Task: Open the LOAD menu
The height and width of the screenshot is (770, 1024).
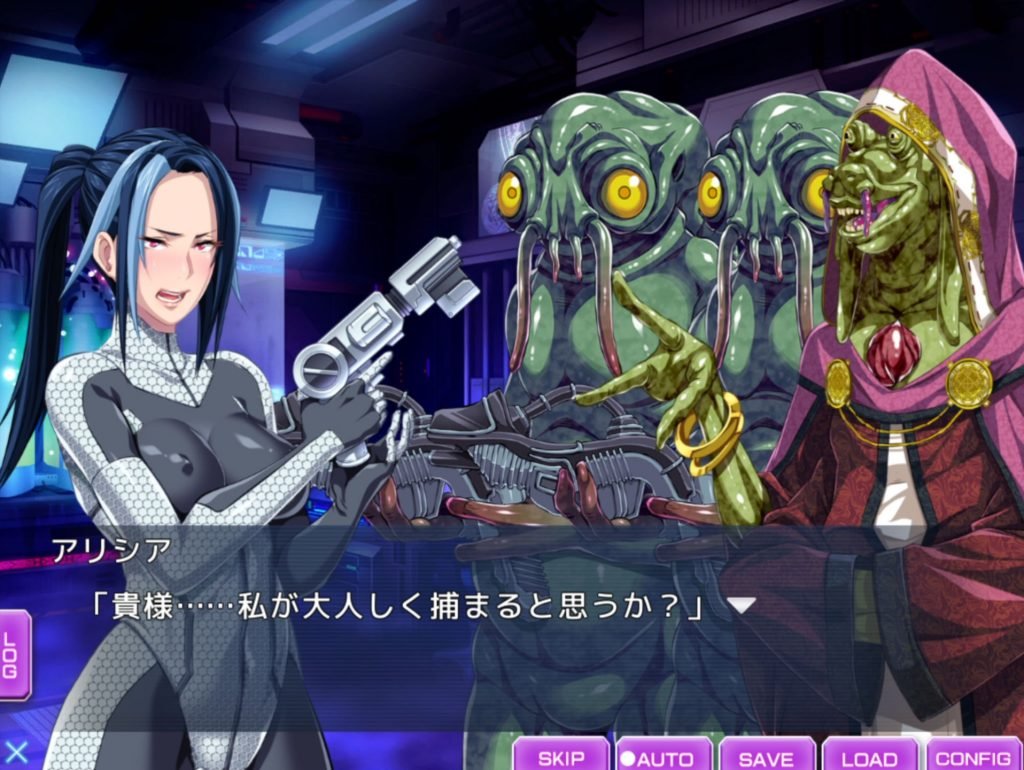Action: pos(869,757)
